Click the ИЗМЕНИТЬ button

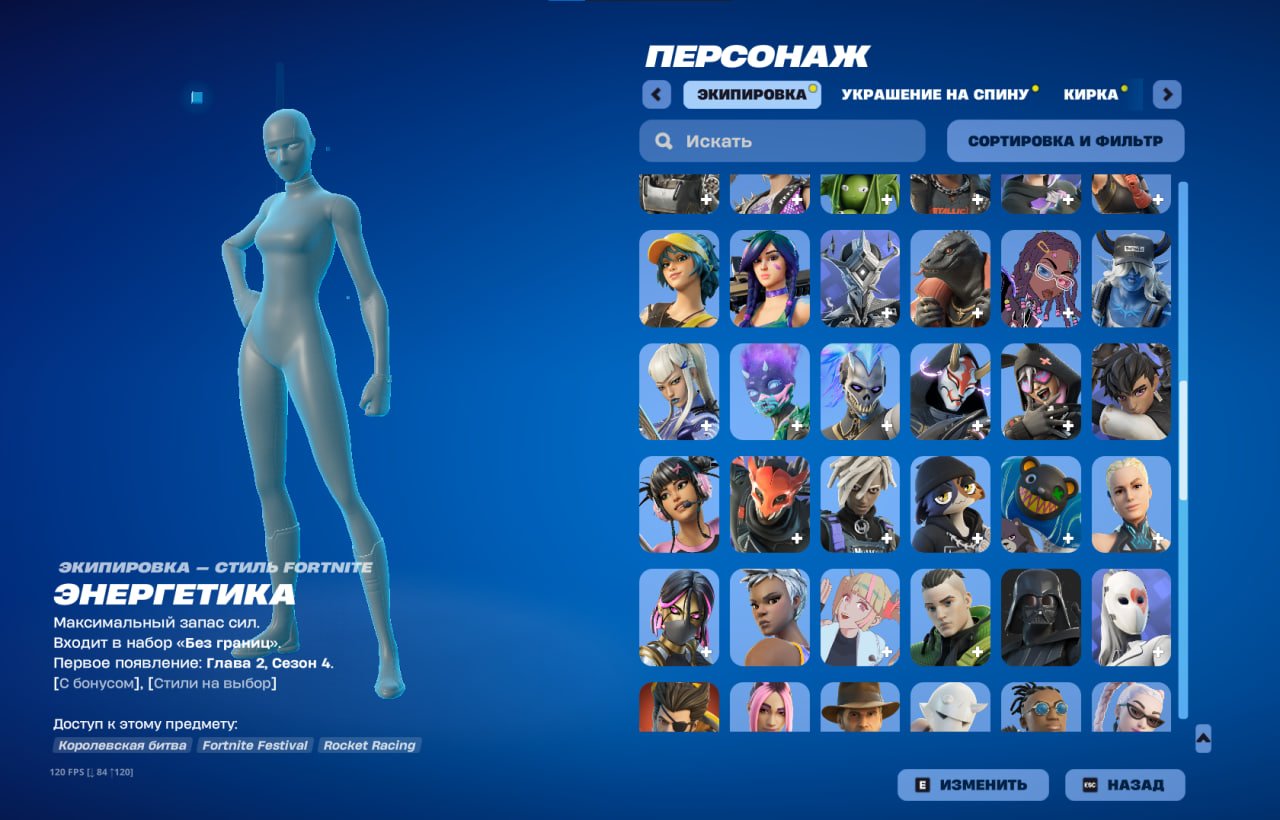click(972, 784)
